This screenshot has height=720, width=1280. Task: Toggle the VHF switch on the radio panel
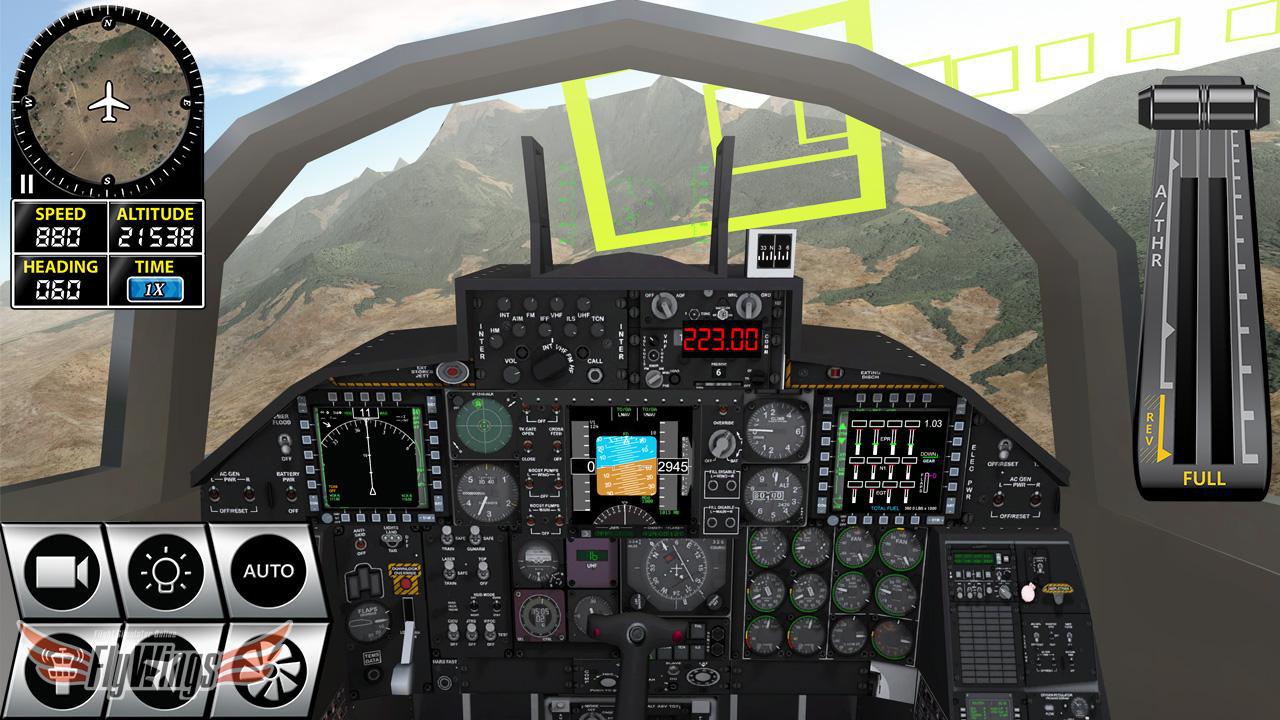pyautogui.click(x=558, y=305)
